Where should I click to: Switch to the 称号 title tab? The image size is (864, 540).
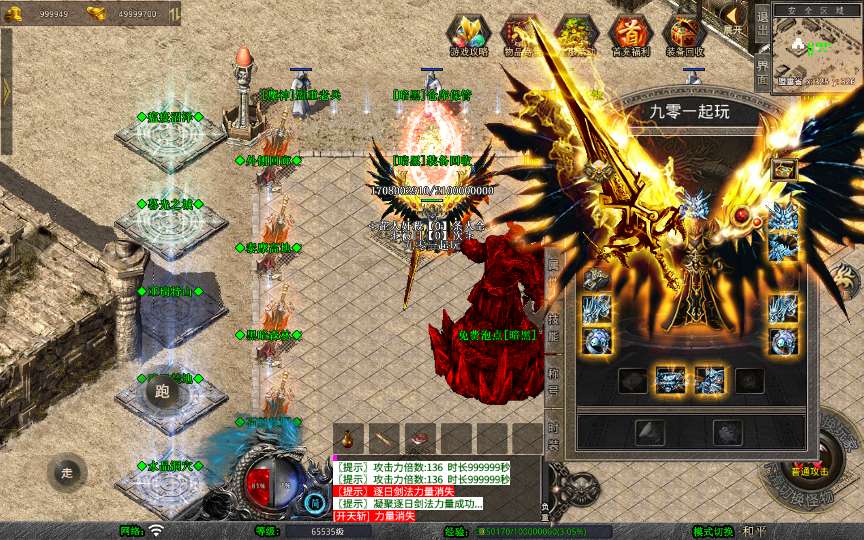(553, 381)
